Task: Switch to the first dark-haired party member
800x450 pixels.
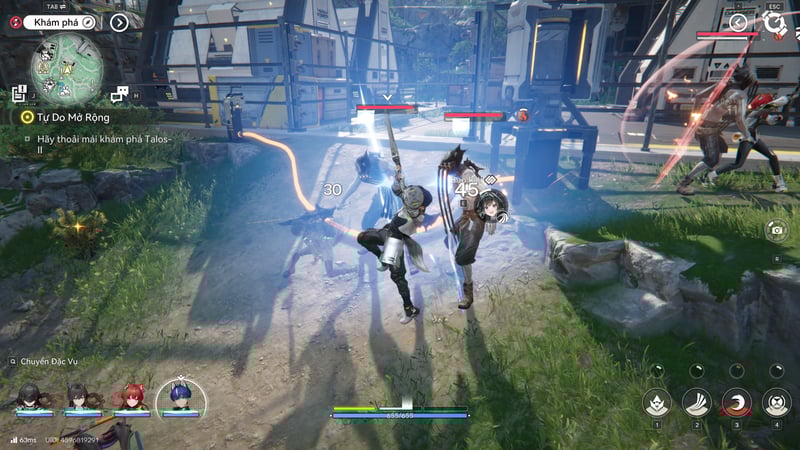Action: tap(28, 396)
